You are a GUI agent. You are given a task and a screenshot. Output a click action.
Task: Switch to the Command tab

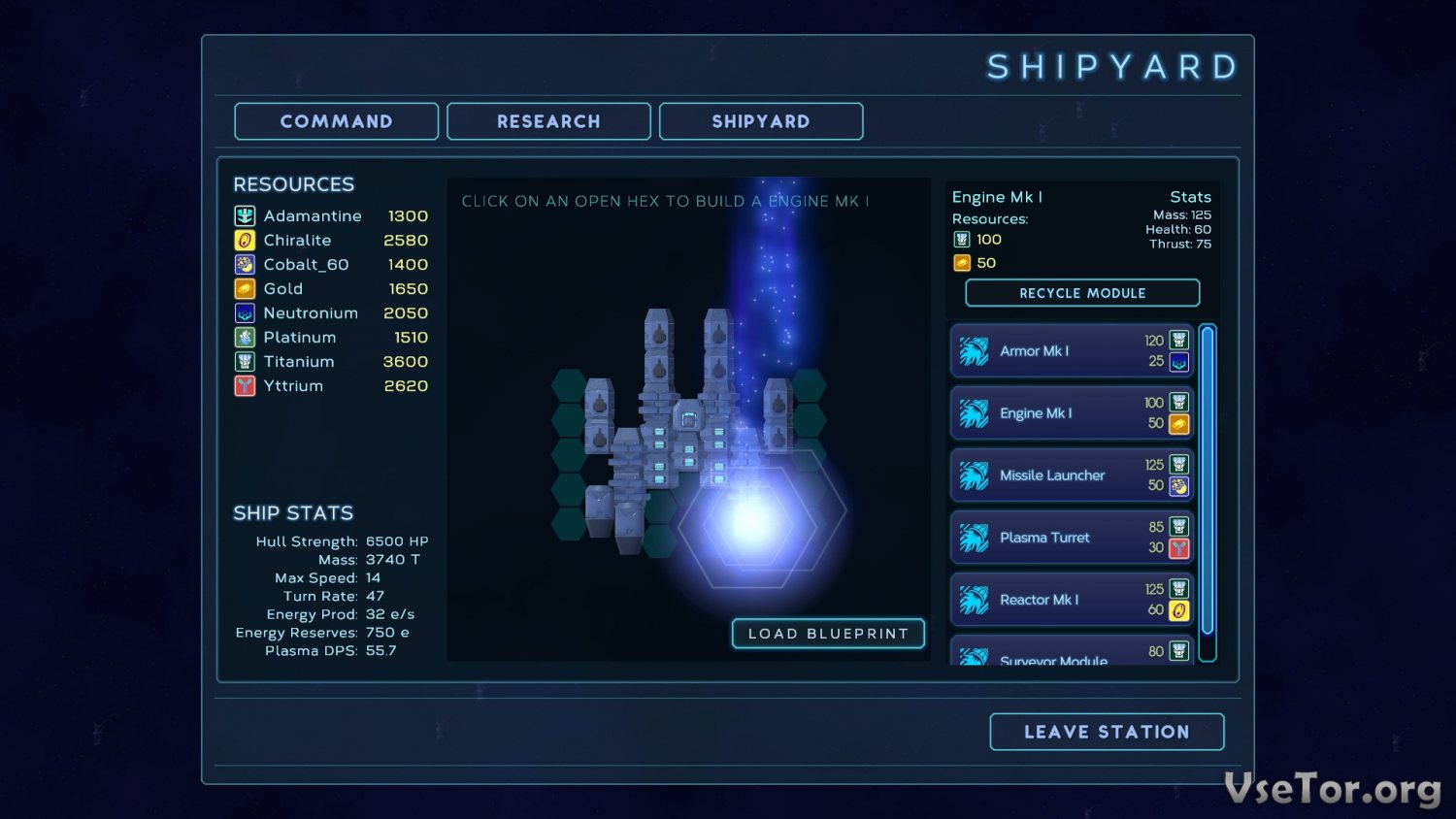(x=336, y=121)
